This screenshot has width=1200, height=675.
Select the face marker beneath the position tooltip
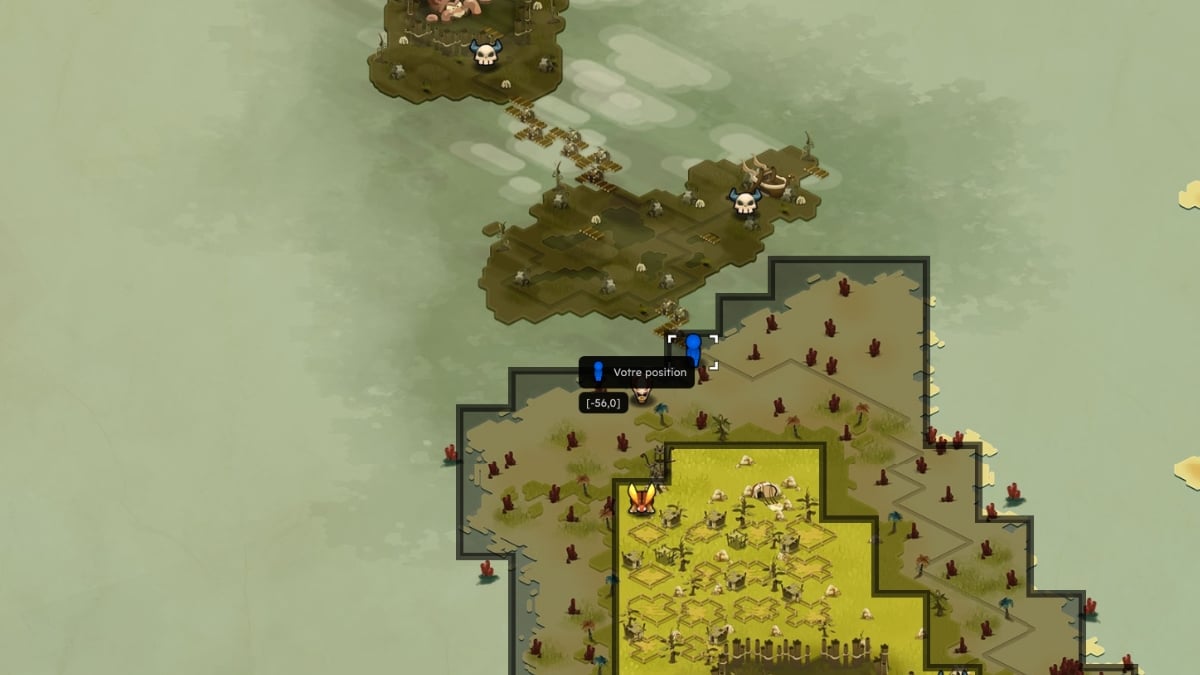[642, 395]
